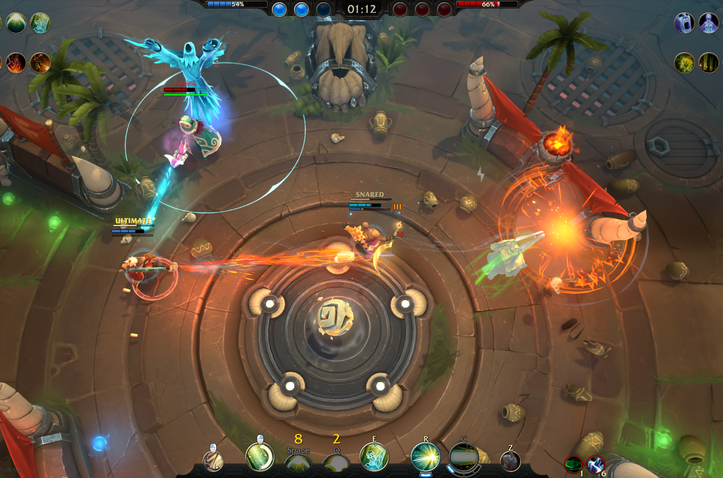Click the enemy's screaming ghost face icon

tap(684, 22)
